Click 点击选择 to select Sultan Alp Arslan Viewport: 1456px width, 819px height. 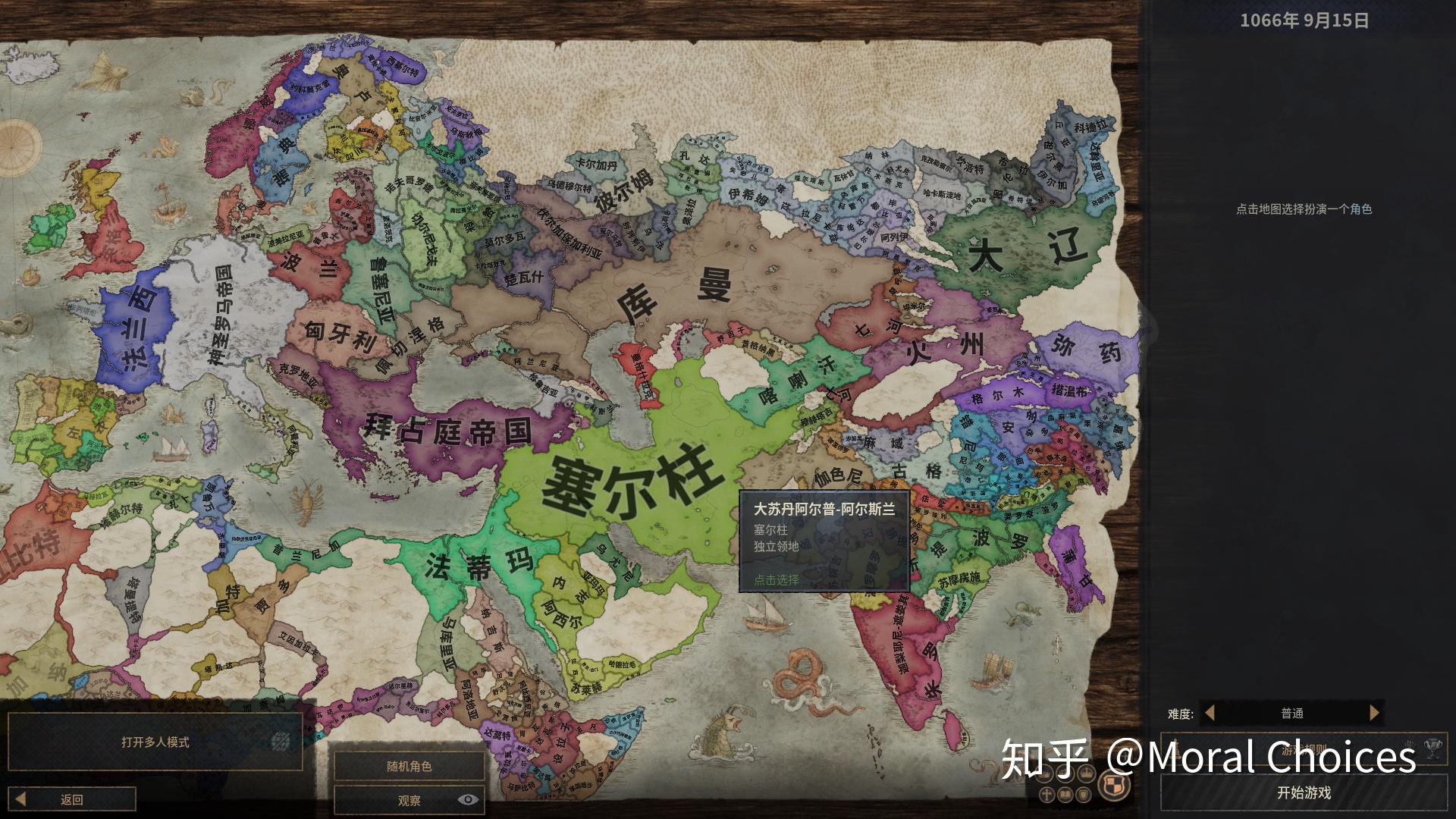pos(775,579)
